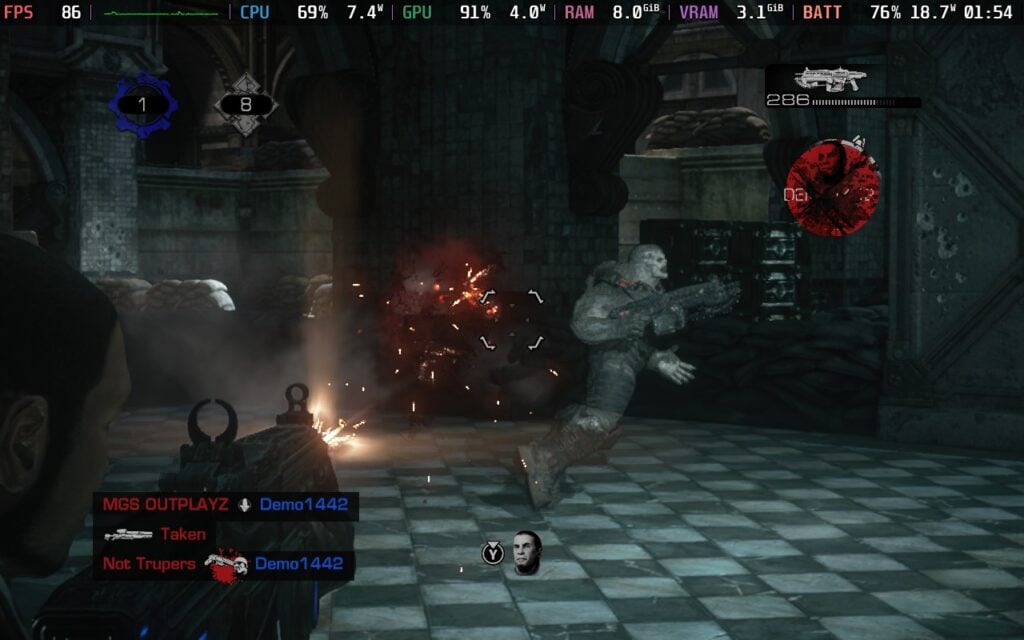Click the Taken weapon pickup notification
The width and height of the screenshot is (1024, 640).
(x=156, y=534)
